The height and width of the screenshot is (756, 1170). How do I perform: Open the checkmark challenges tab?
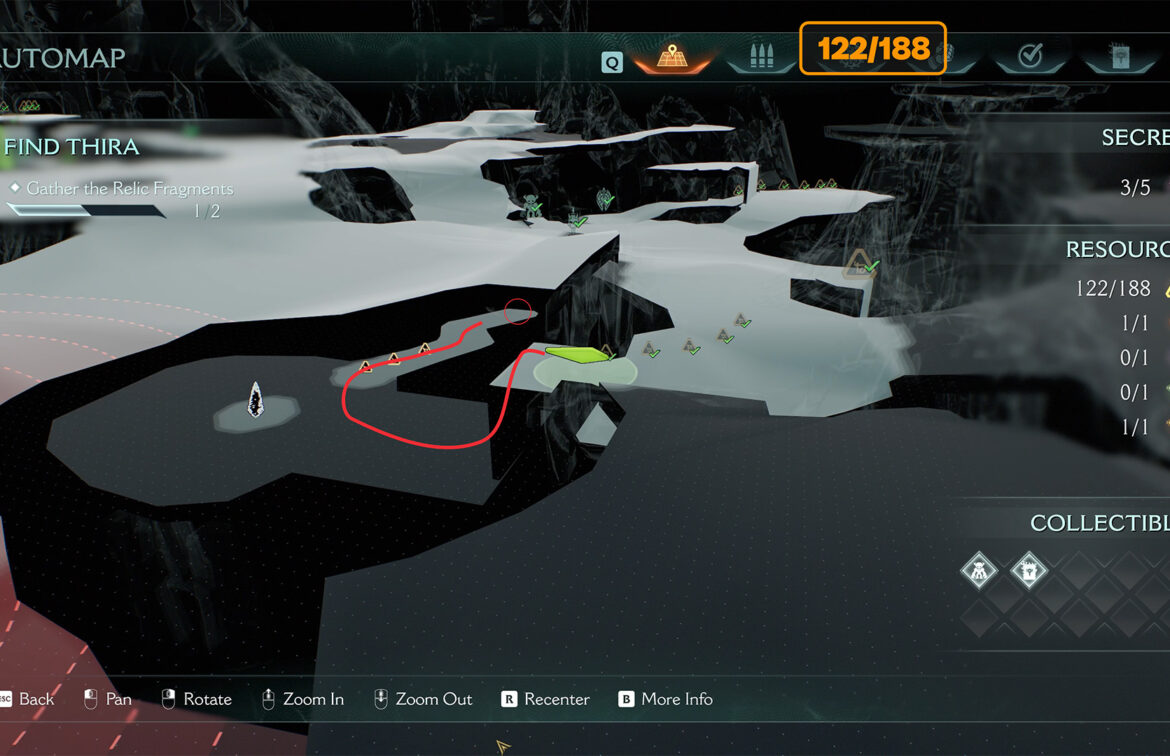click(1029, 57)
